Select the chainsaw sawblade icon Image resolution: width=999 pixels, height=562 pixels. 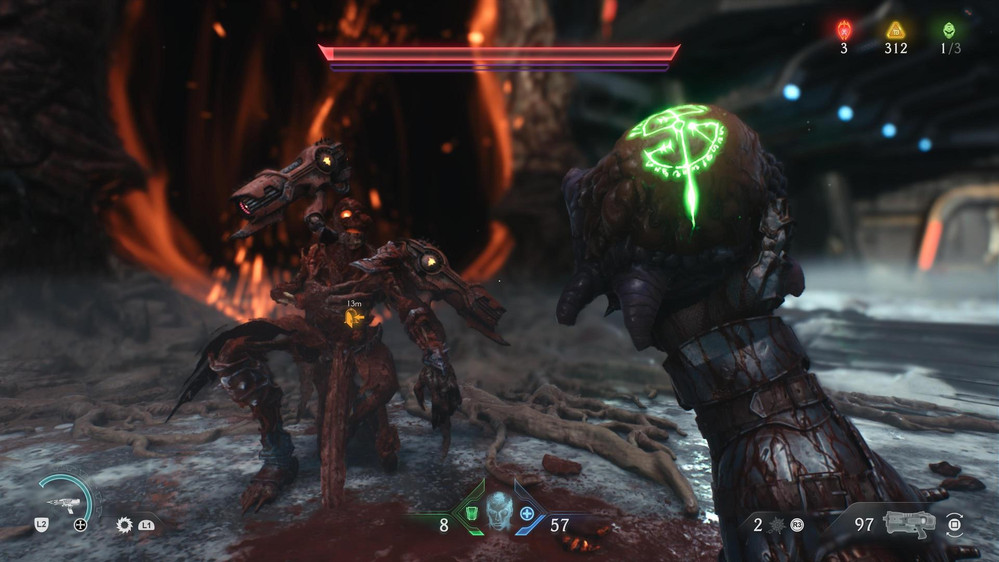125,523
